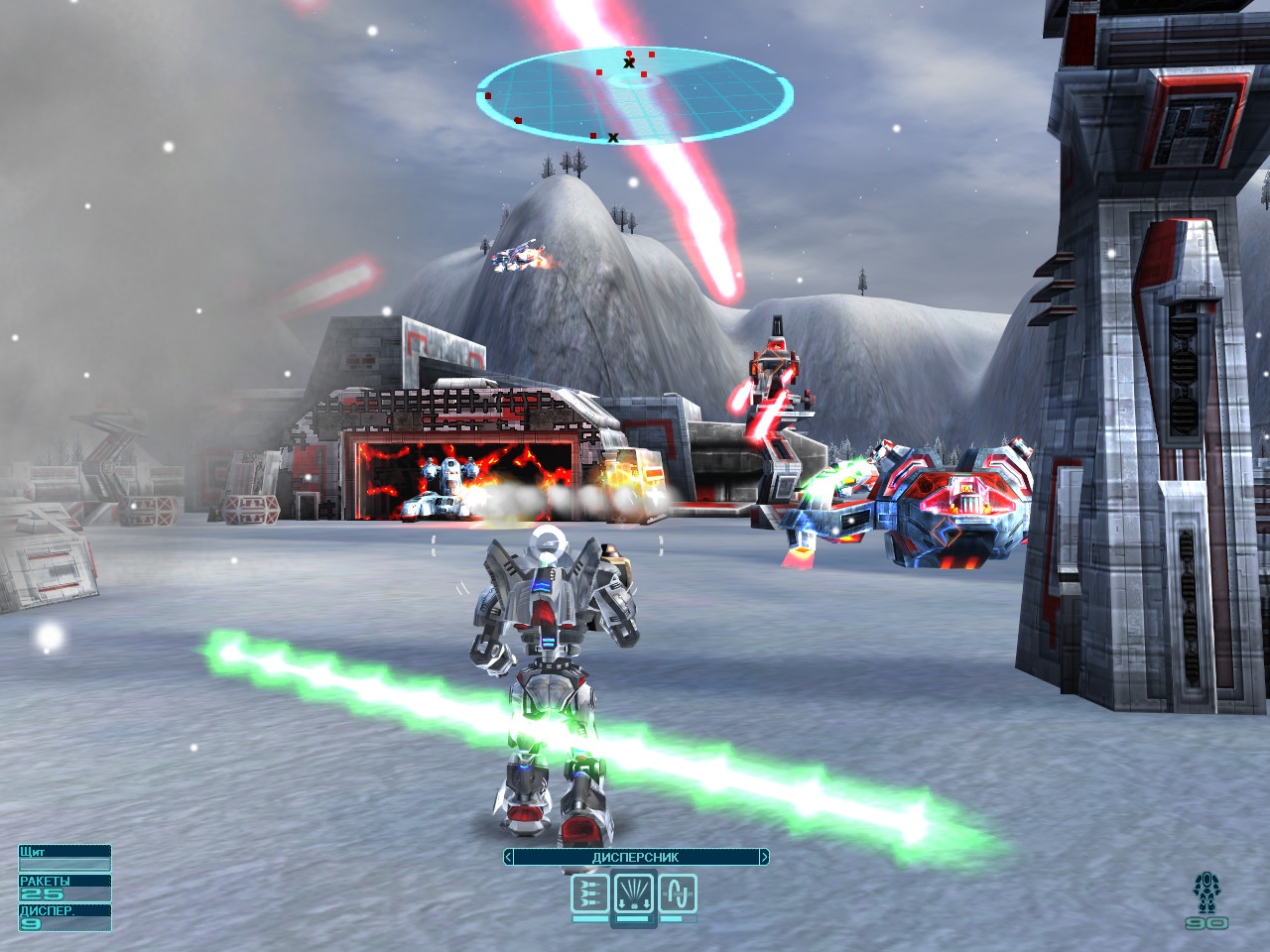Select the robot status icon

[1206, 892]
